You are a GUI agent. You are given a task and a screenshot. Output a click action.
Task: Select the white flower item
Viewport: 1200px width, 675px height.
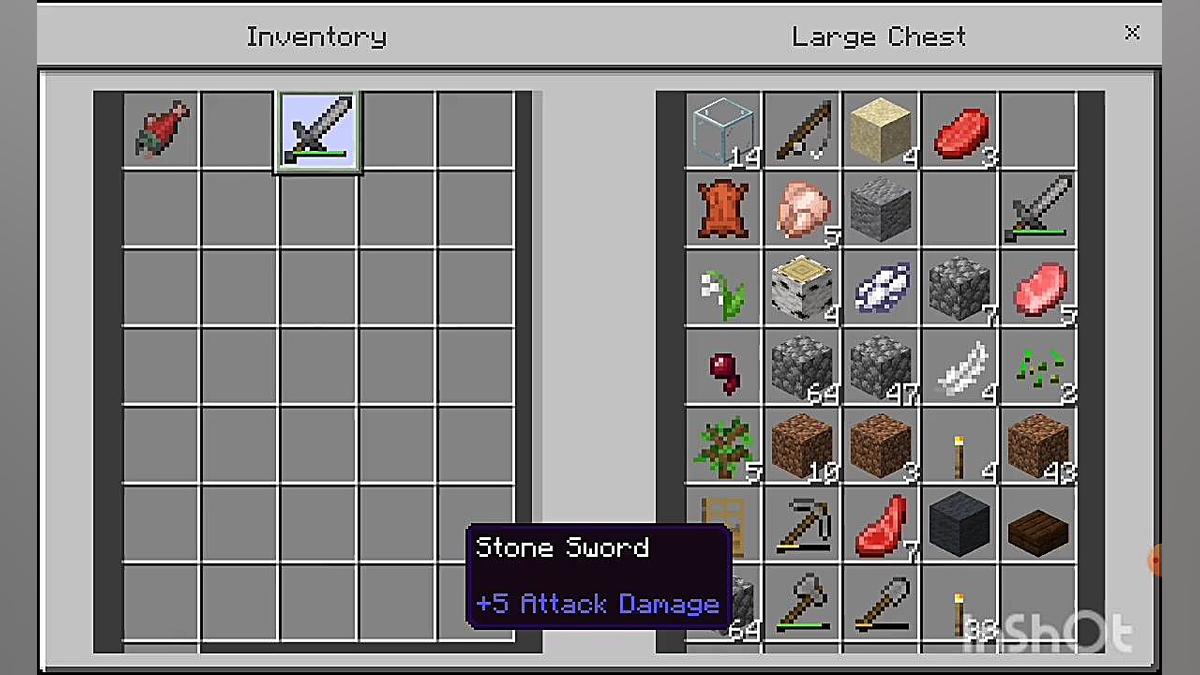[x=723, y=288]
